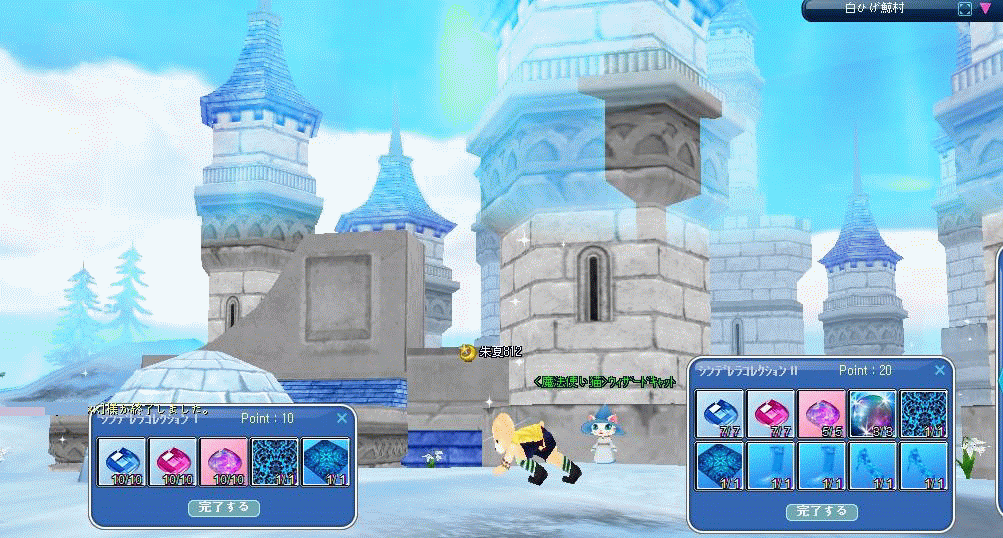Open the pink triangle dropdown beside the location name

click(x=986, y=9)
